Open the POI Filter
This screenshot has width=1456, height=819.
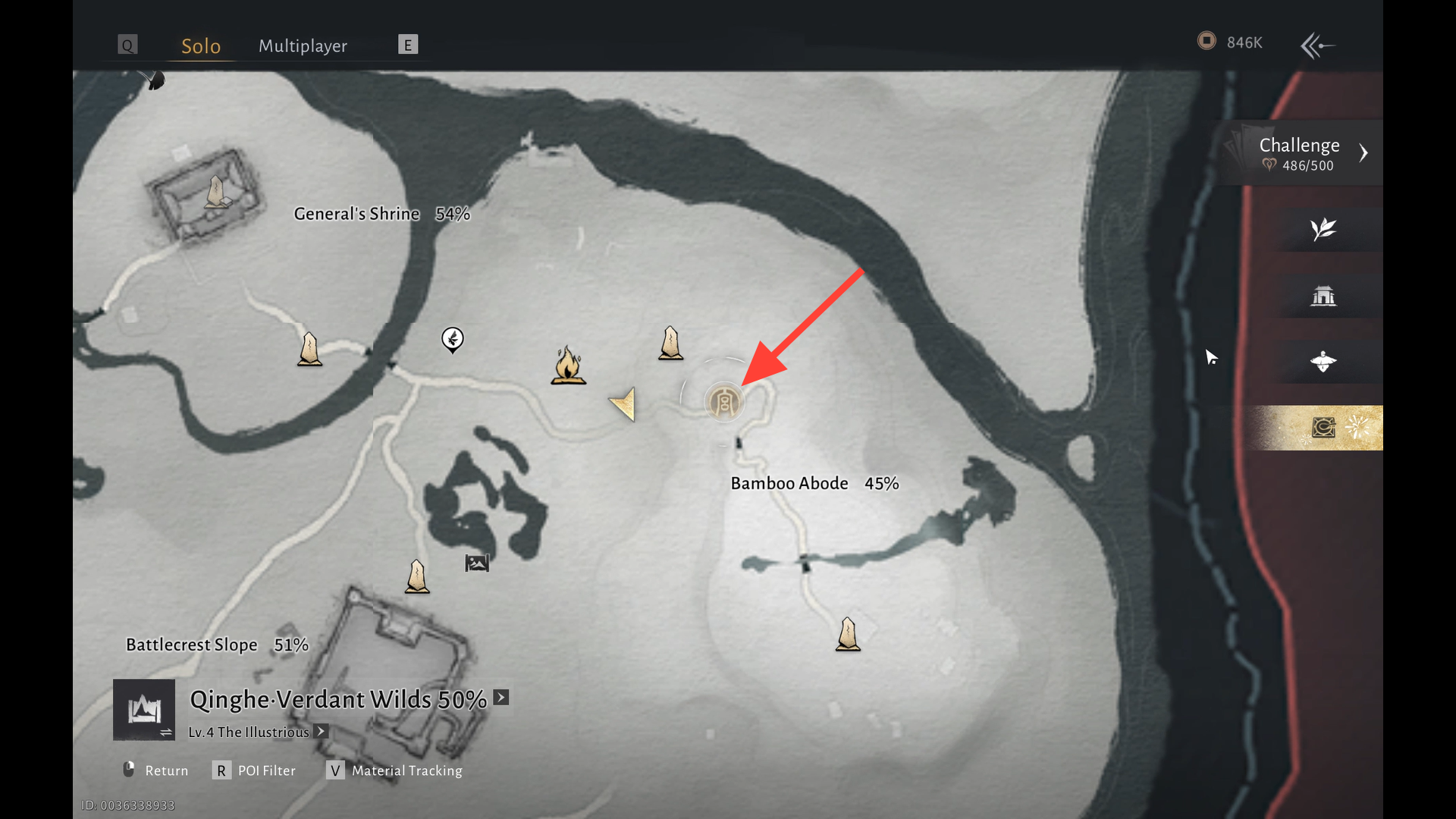click(x=255, y=770)
